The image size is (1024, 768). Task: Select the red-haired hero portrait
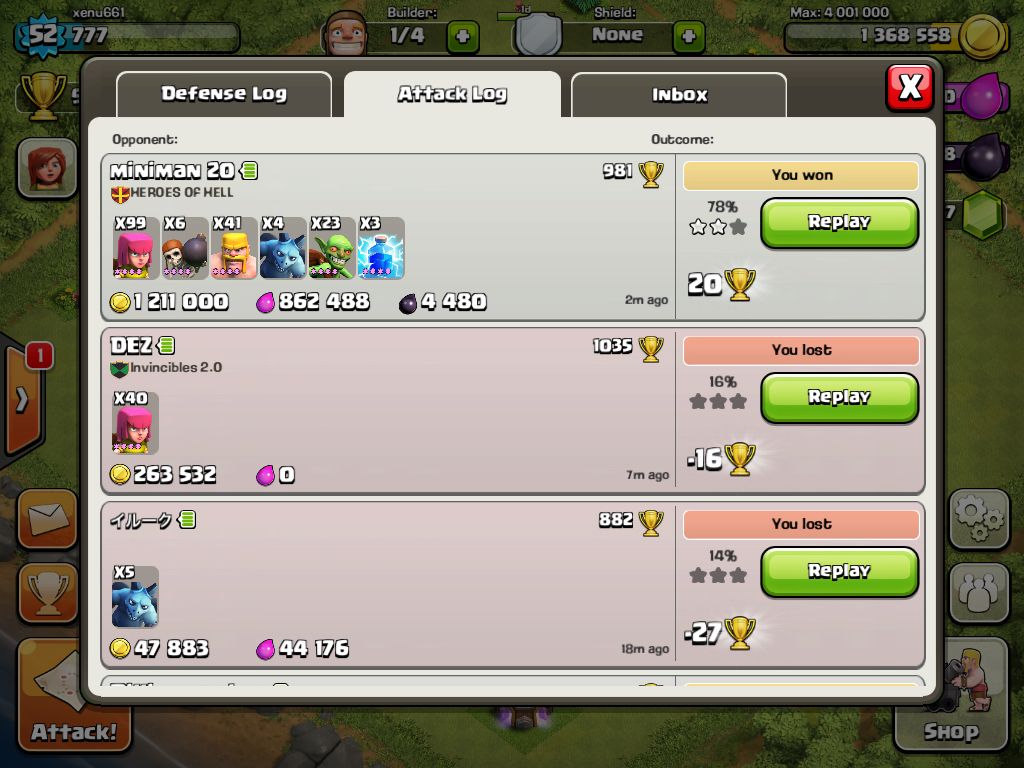pos(46,166)
